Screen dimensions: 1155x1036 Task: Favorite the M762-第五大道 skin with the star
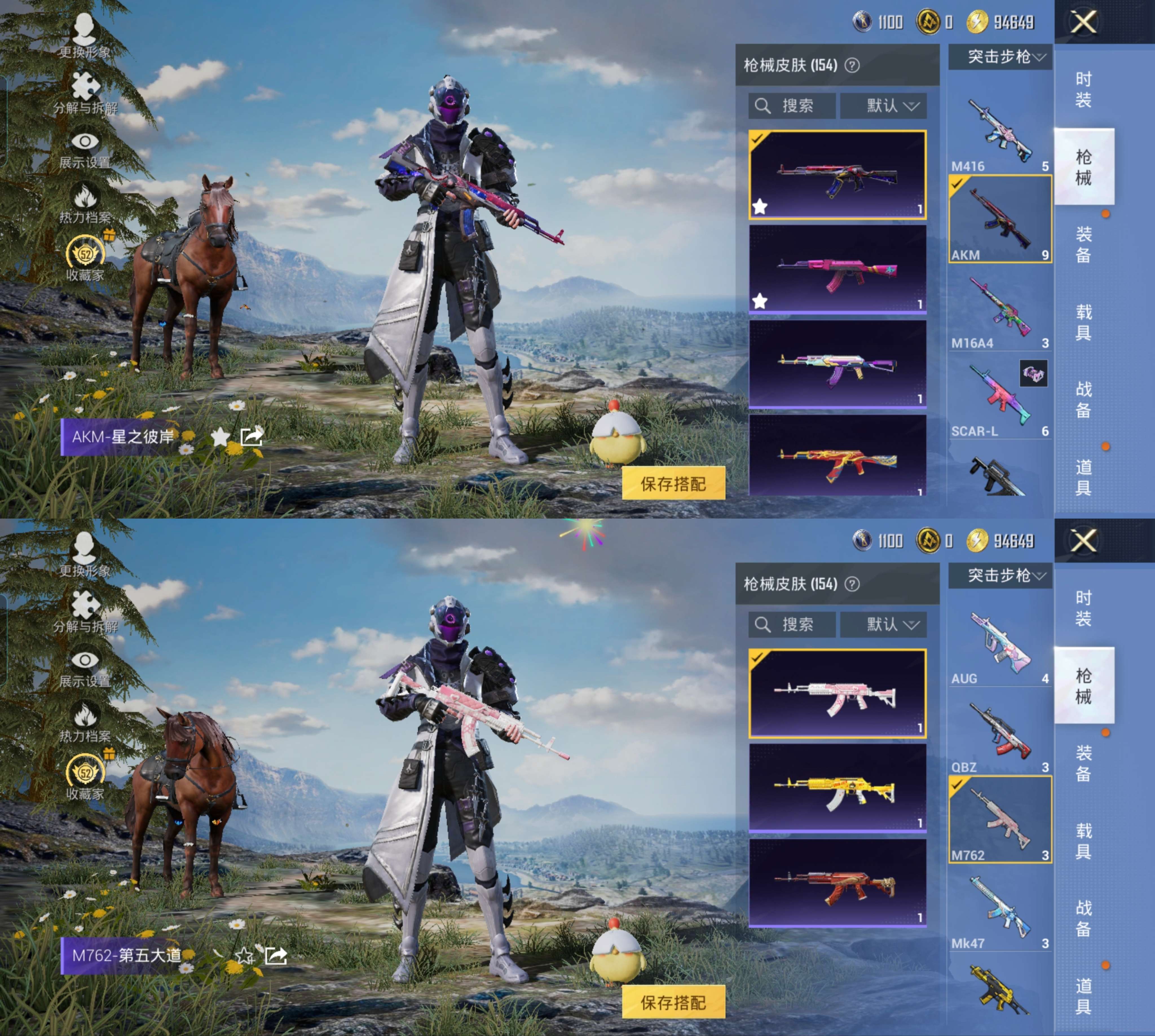pyautogui.click(x=245, y=956)
